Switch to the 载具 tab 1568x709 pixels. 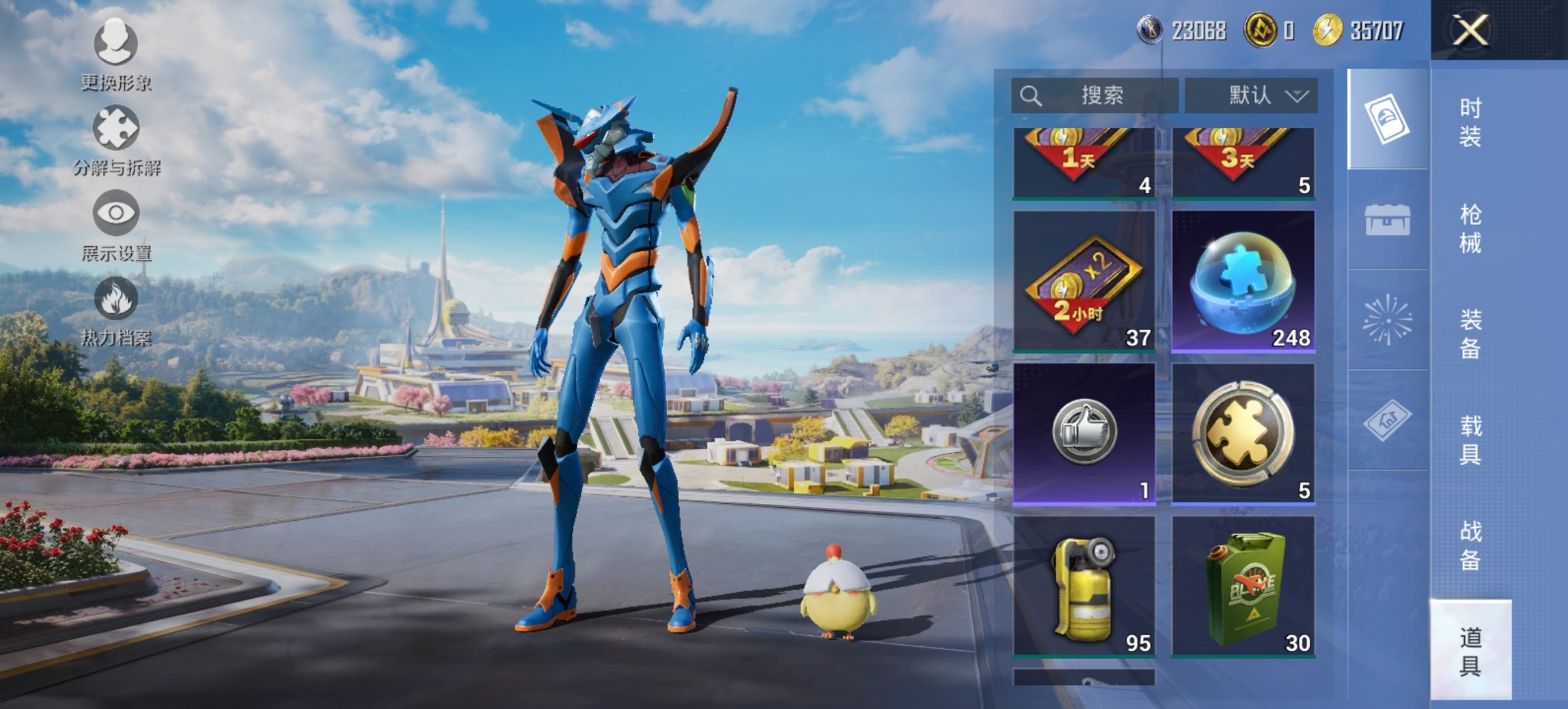pos(1470,440)
